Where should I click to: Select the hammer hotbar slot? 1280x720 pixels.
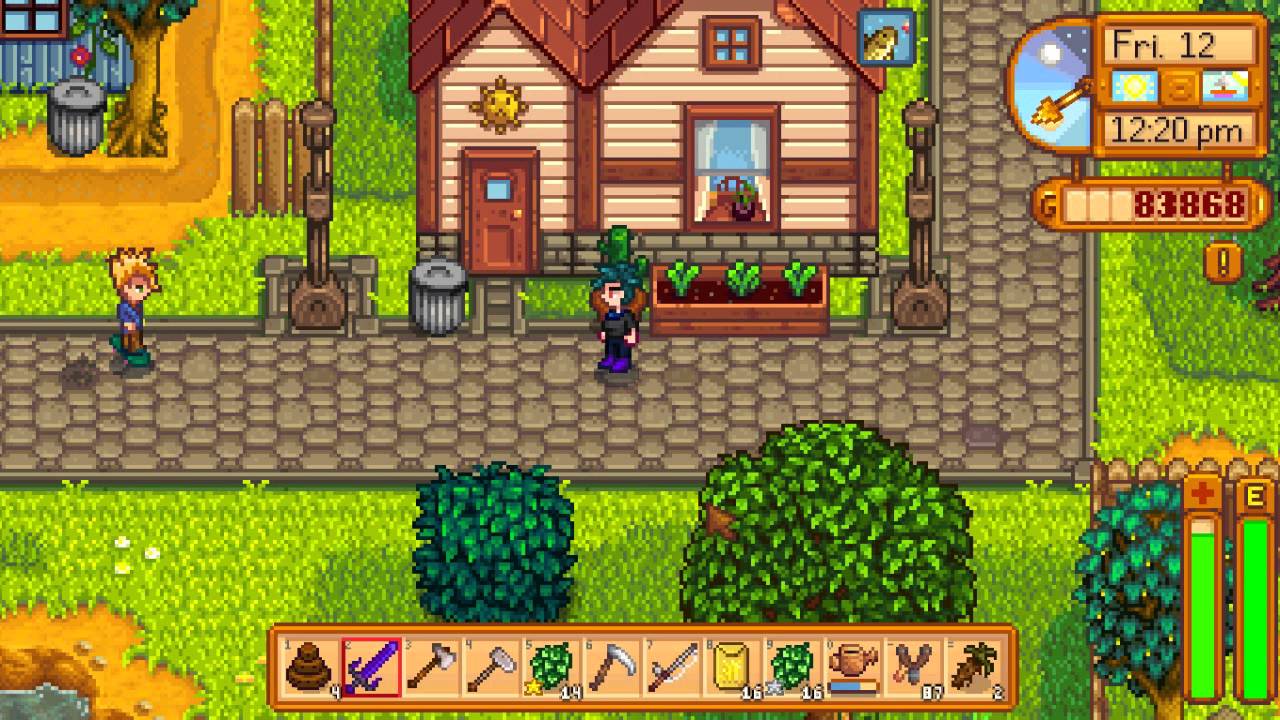click(x=492, y=667)
